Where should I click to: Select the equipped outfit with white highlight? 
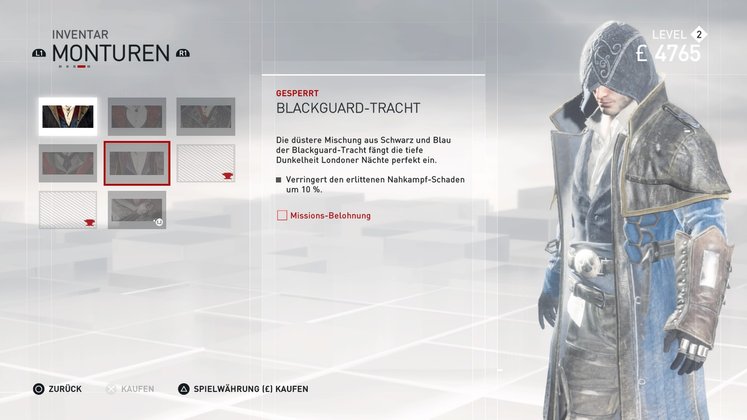click(x=68, y=116)
